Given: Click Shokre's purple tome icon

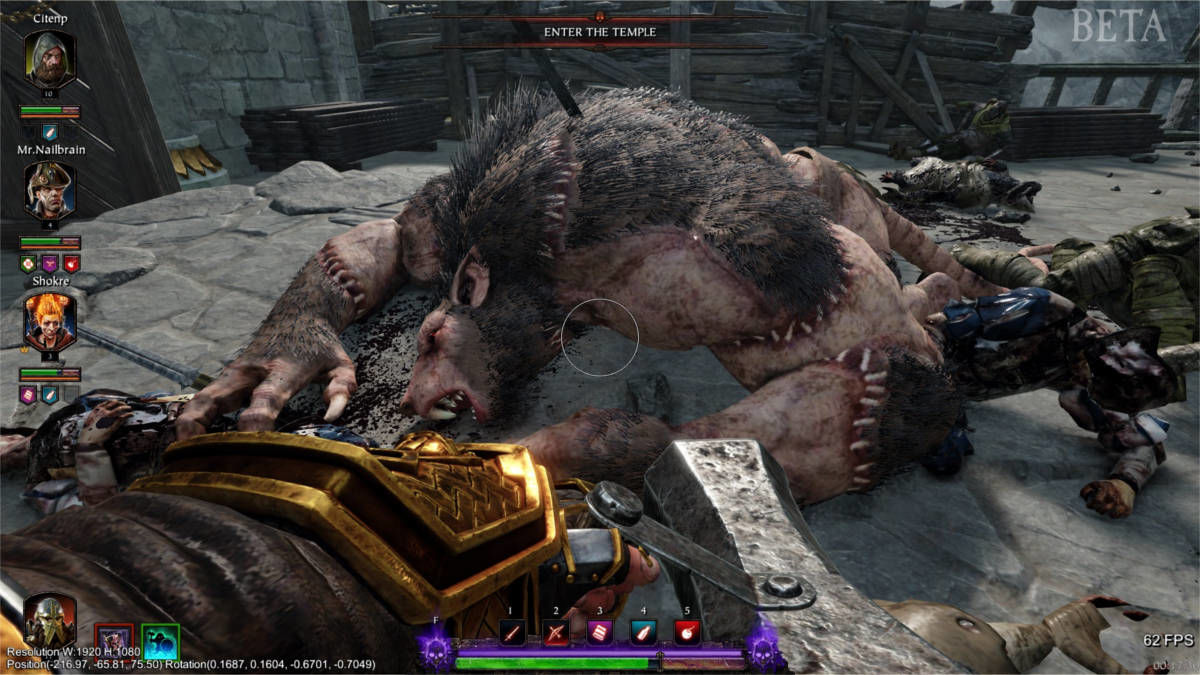Looking at the screenshot, I should tap(28, 395).
